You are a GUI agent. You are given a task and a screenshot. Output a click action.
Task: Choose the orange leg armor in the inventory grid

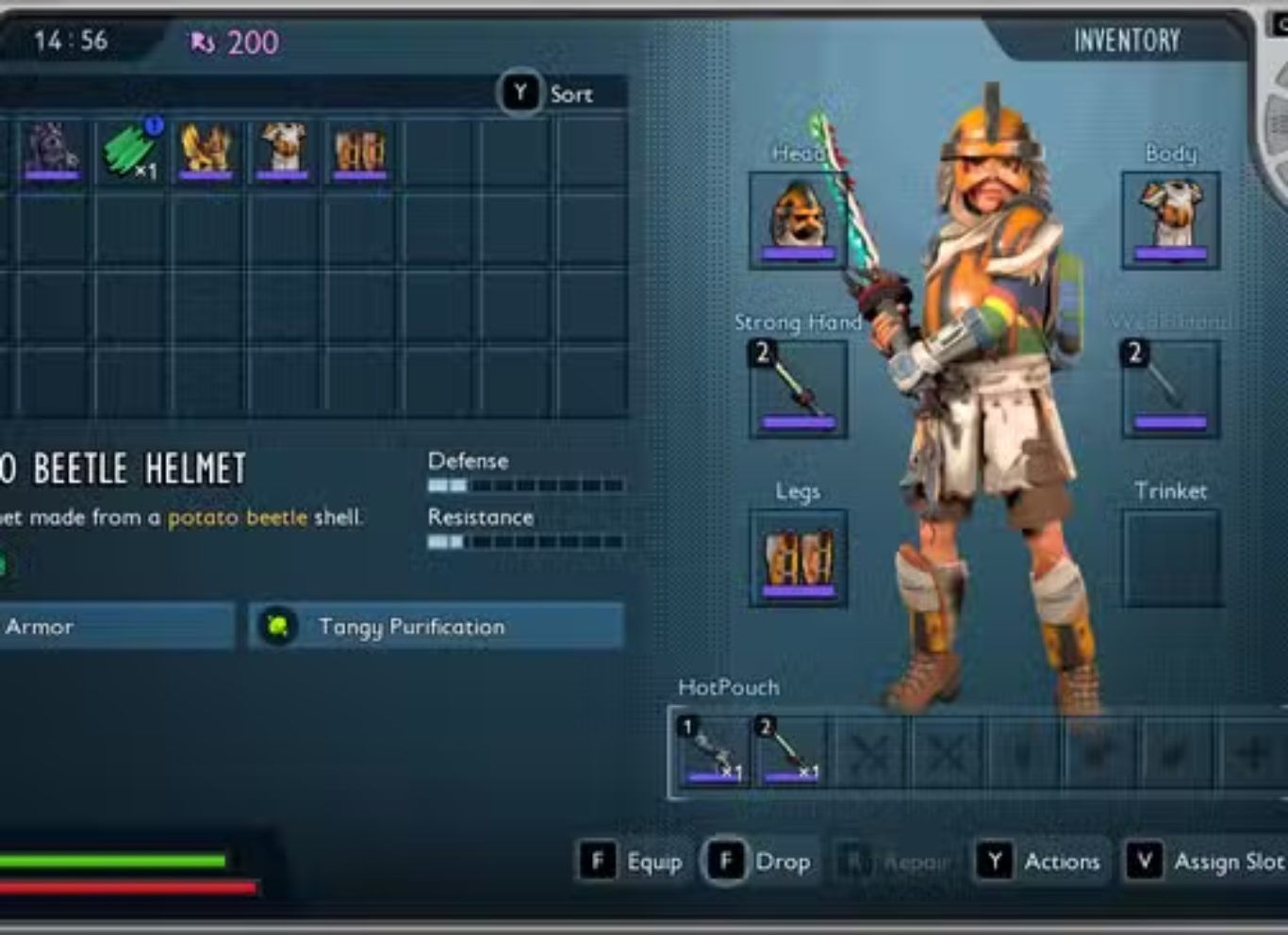pos(360,151)
